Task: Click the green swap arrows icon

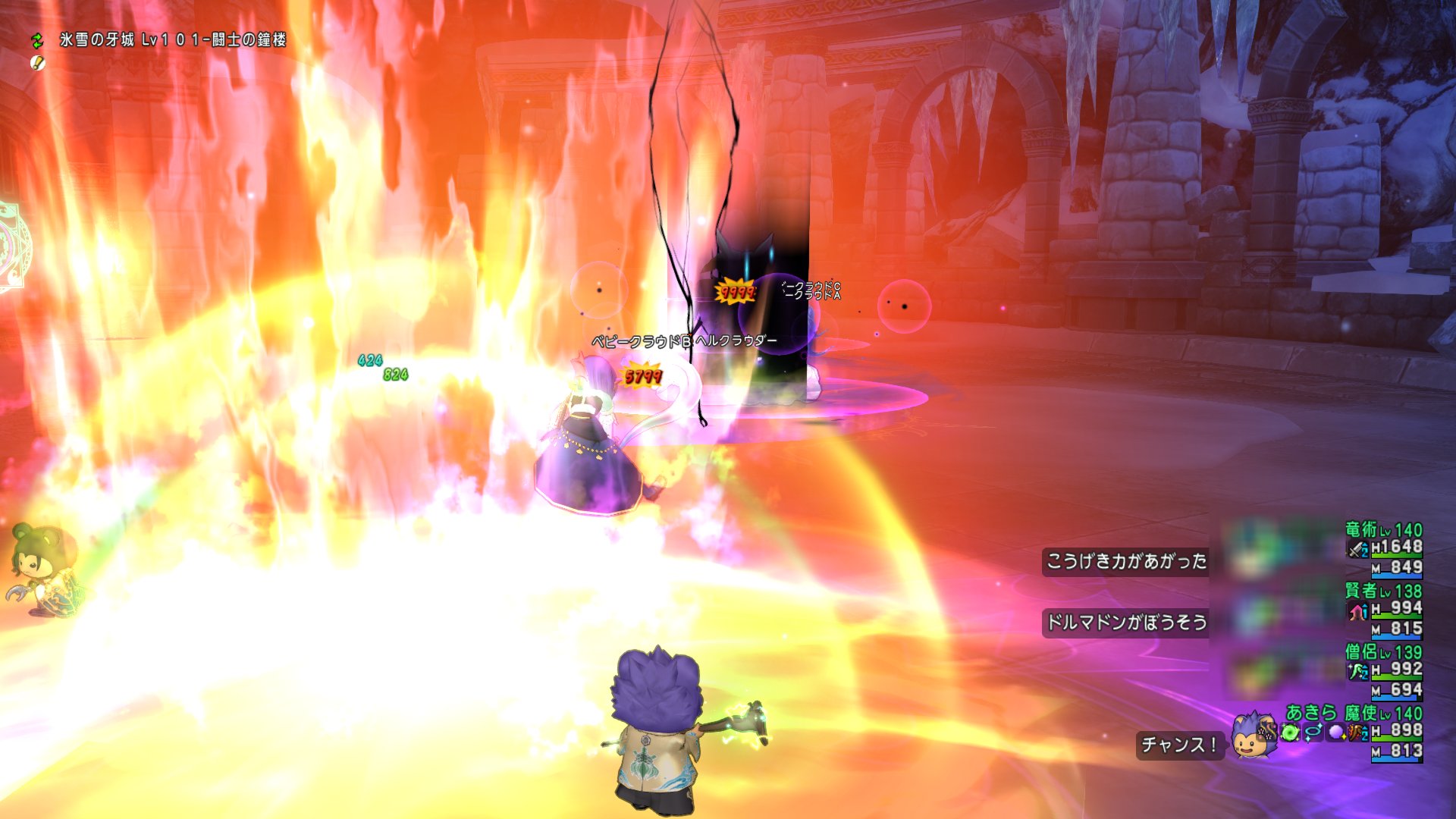Action: point(37,39)
